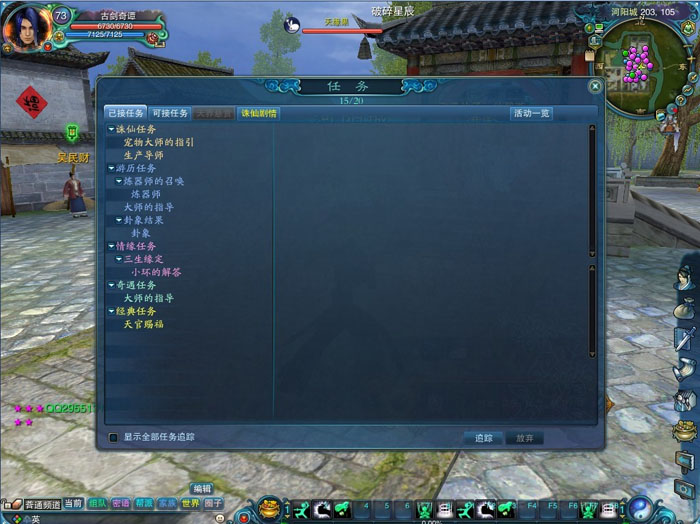Open the 活动一览 activity overview
Image resolution: width=700 pixels, height=524 pixels.
point(531,113)
